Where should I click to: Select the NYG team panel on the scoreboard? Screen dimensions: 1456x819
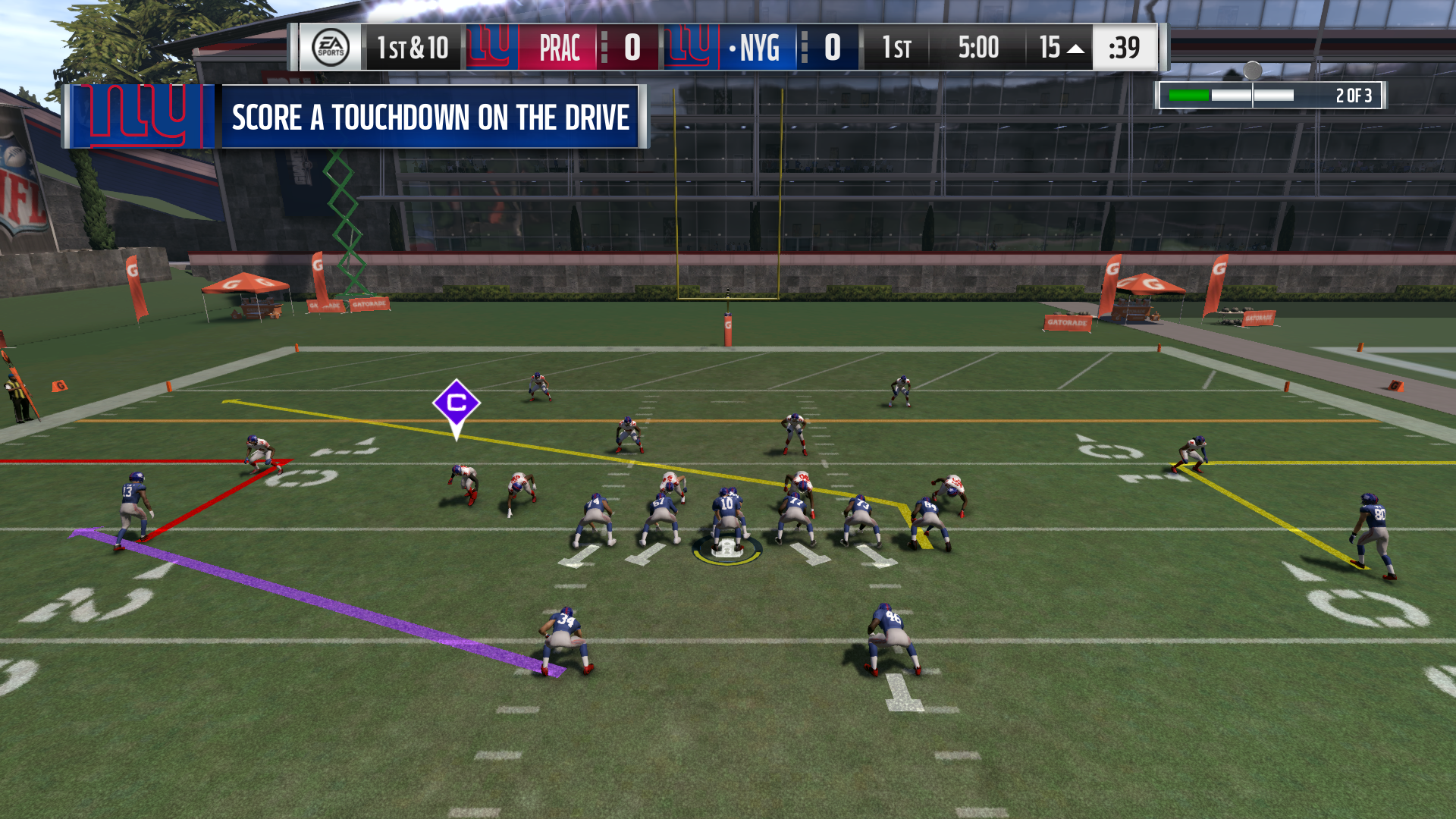[x=759, y=48]
